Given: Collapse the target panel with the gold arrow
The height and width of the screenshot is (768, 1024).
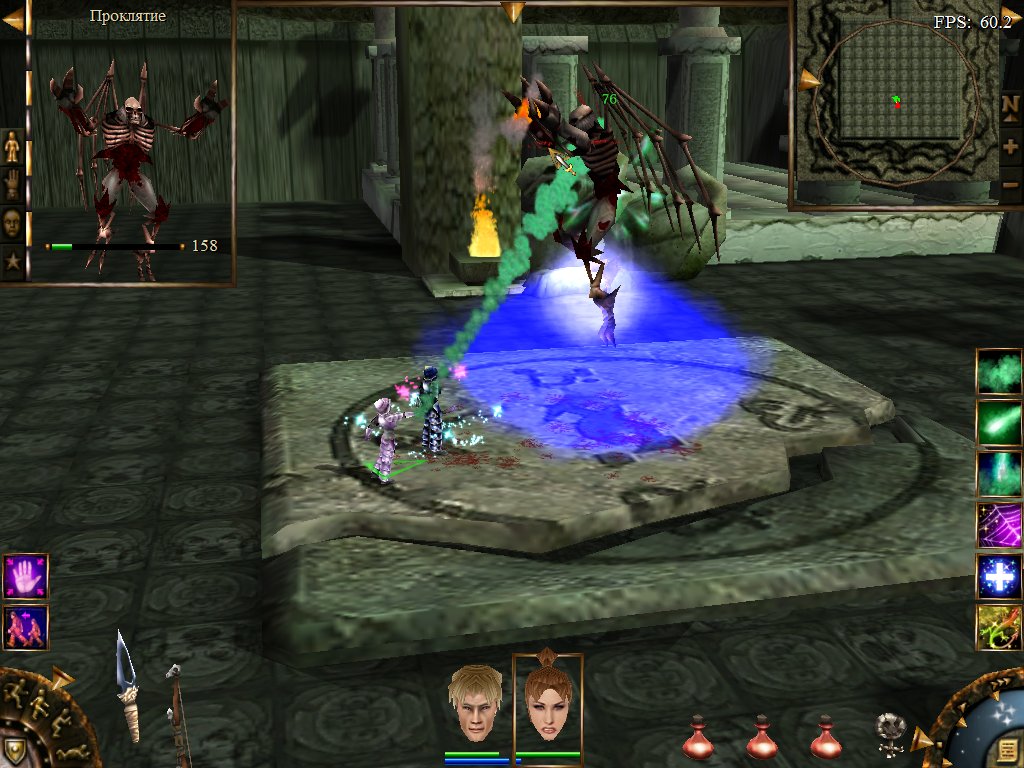Looking at the screenshot, I should (13, 19).
